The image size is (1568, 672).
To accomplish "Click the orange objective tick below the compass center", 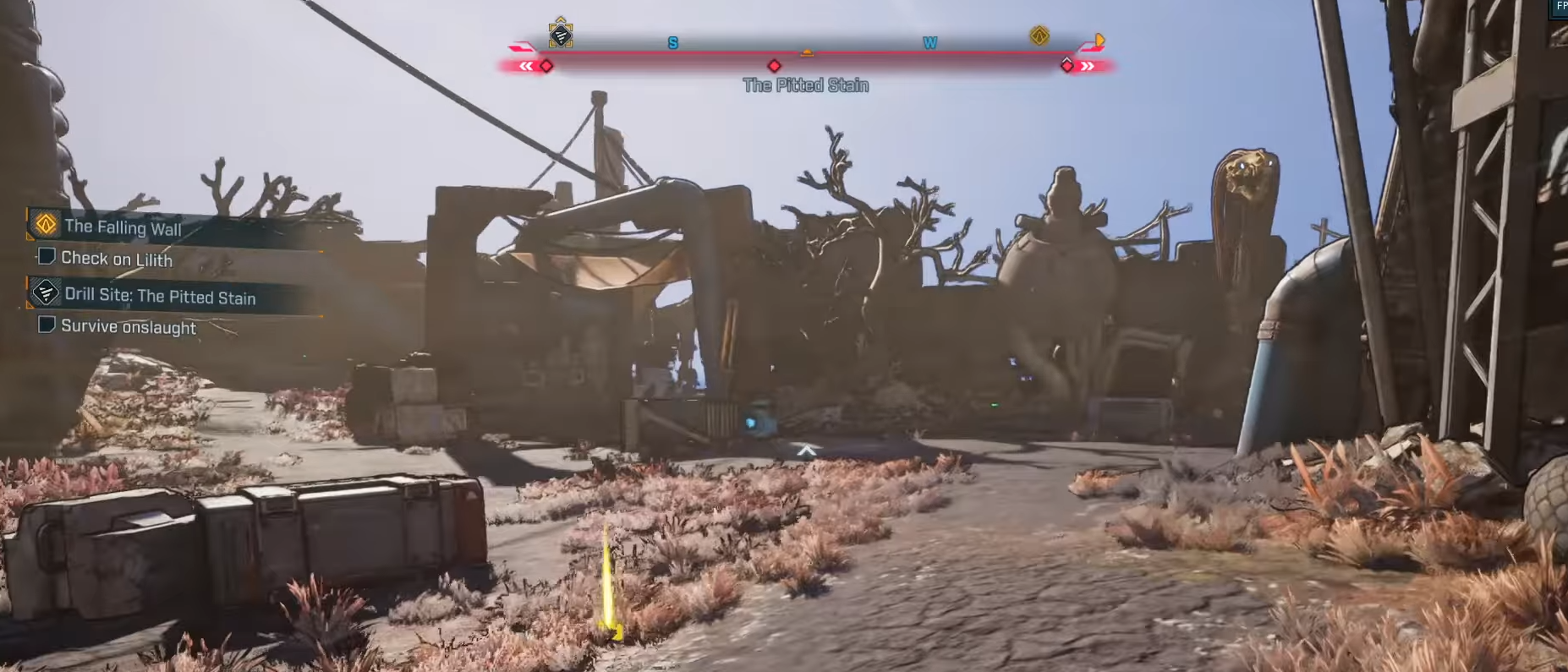I will (x=806, y=52).
